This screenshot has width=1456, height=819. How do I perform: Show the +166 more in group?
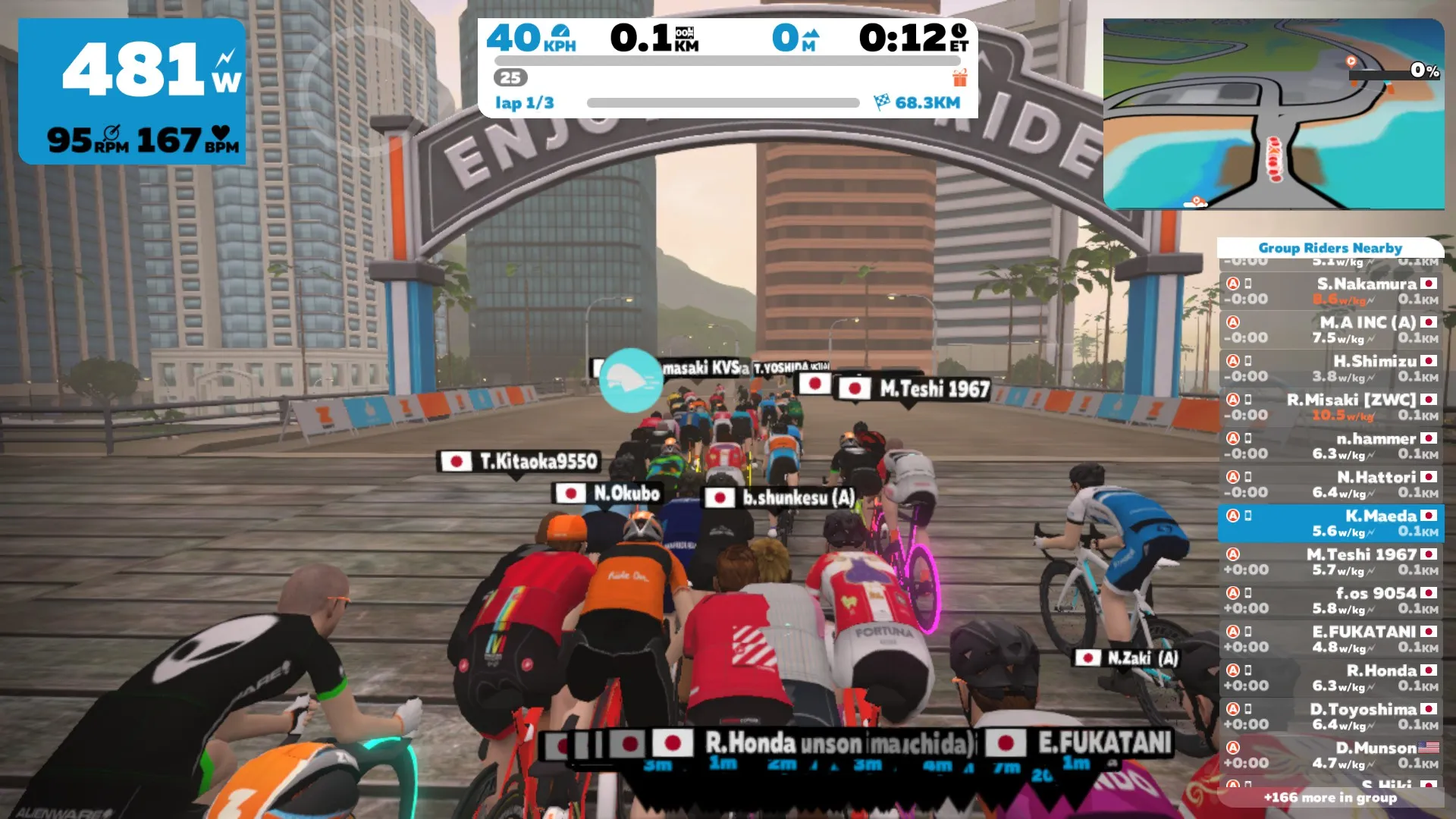1330,798
